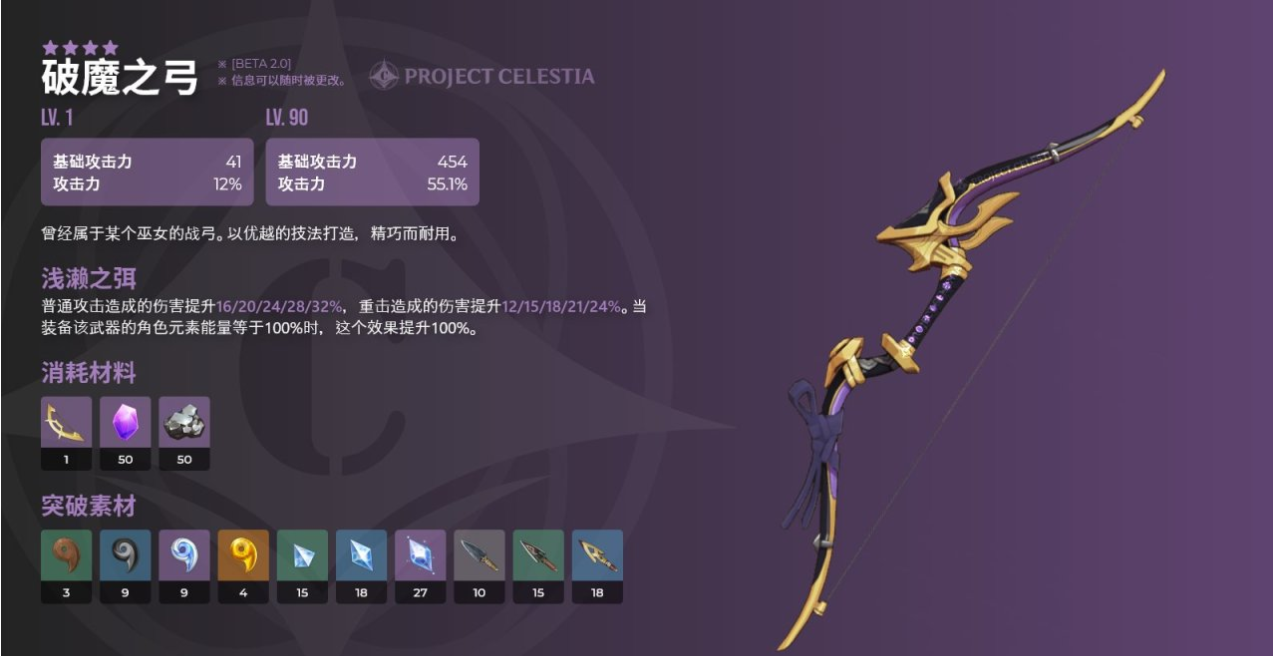1273x656 pixels.
Task: Click the Project Celestia logo
Action: 481,76
